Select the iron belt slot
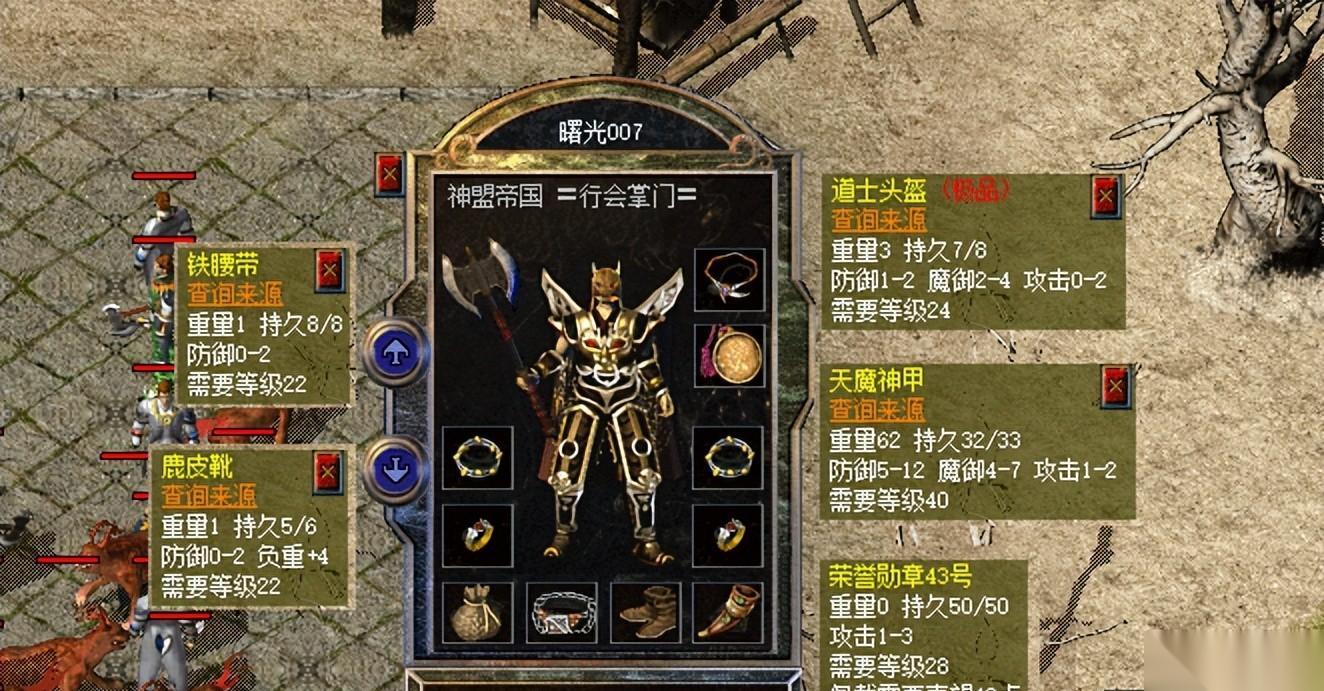 561,613
